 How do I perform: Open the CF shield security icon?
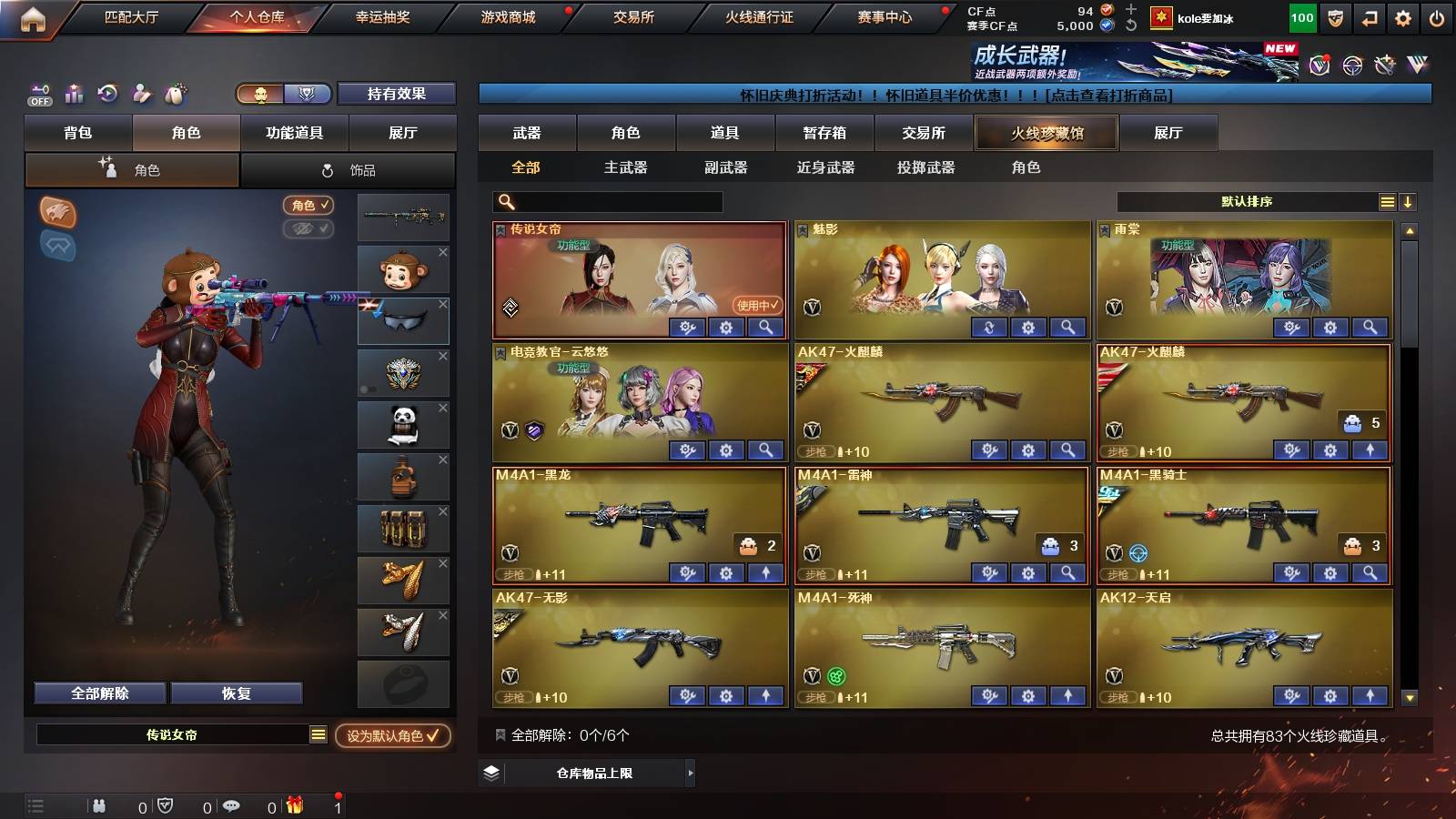coord(1336,17)
